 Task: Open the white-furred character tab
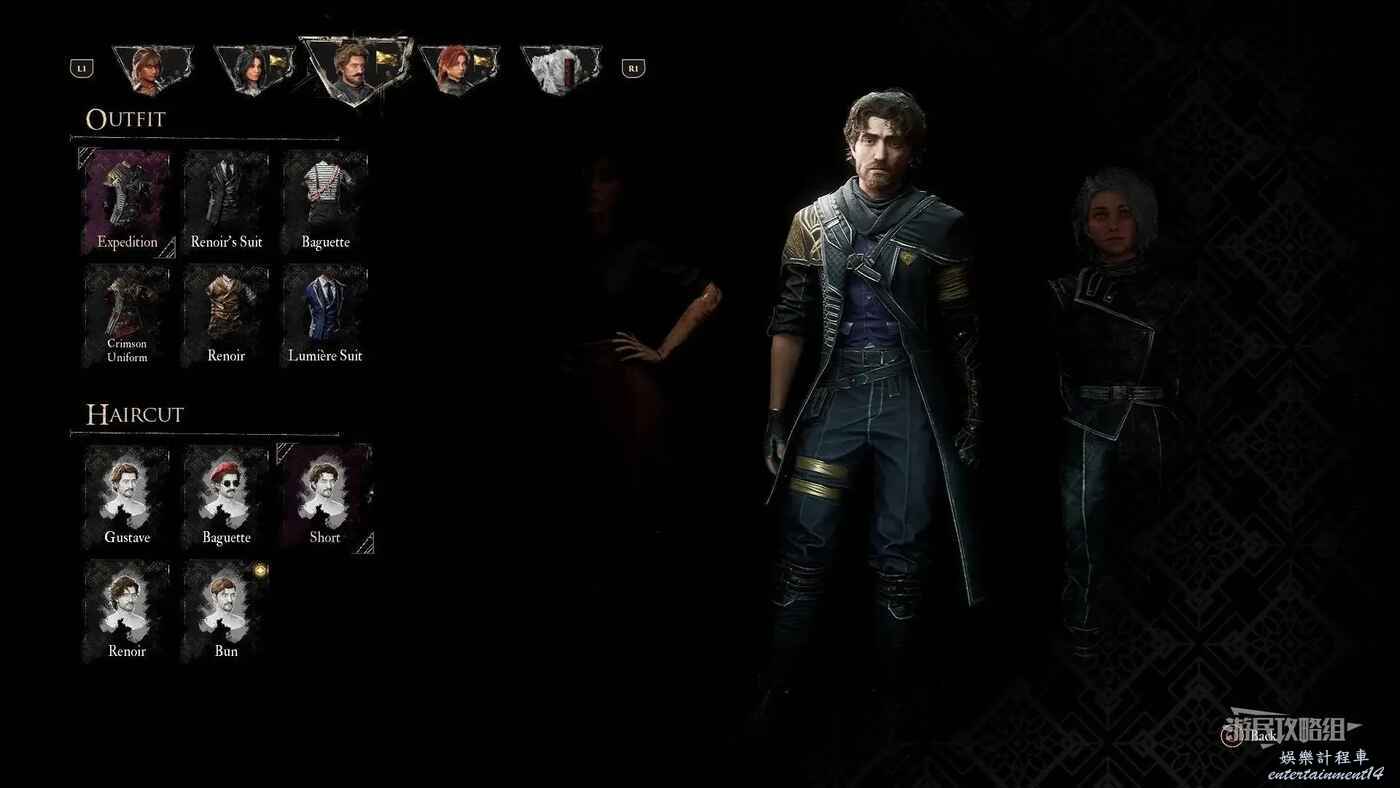[x=560, y=68]
